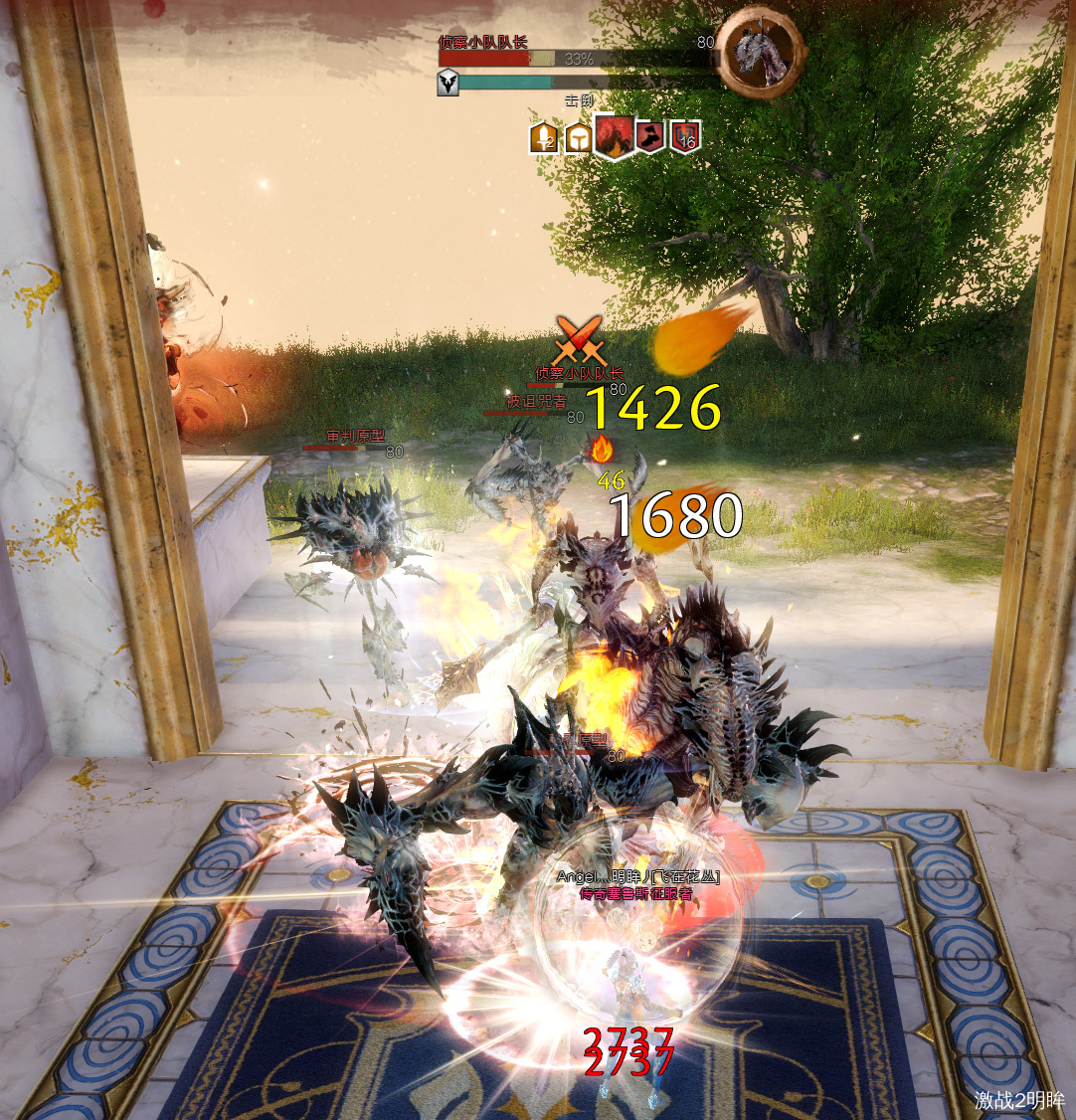Select the red shield icon showing 16
1076x1120 pixels.
pyautogui.click(x=684, y=136)
